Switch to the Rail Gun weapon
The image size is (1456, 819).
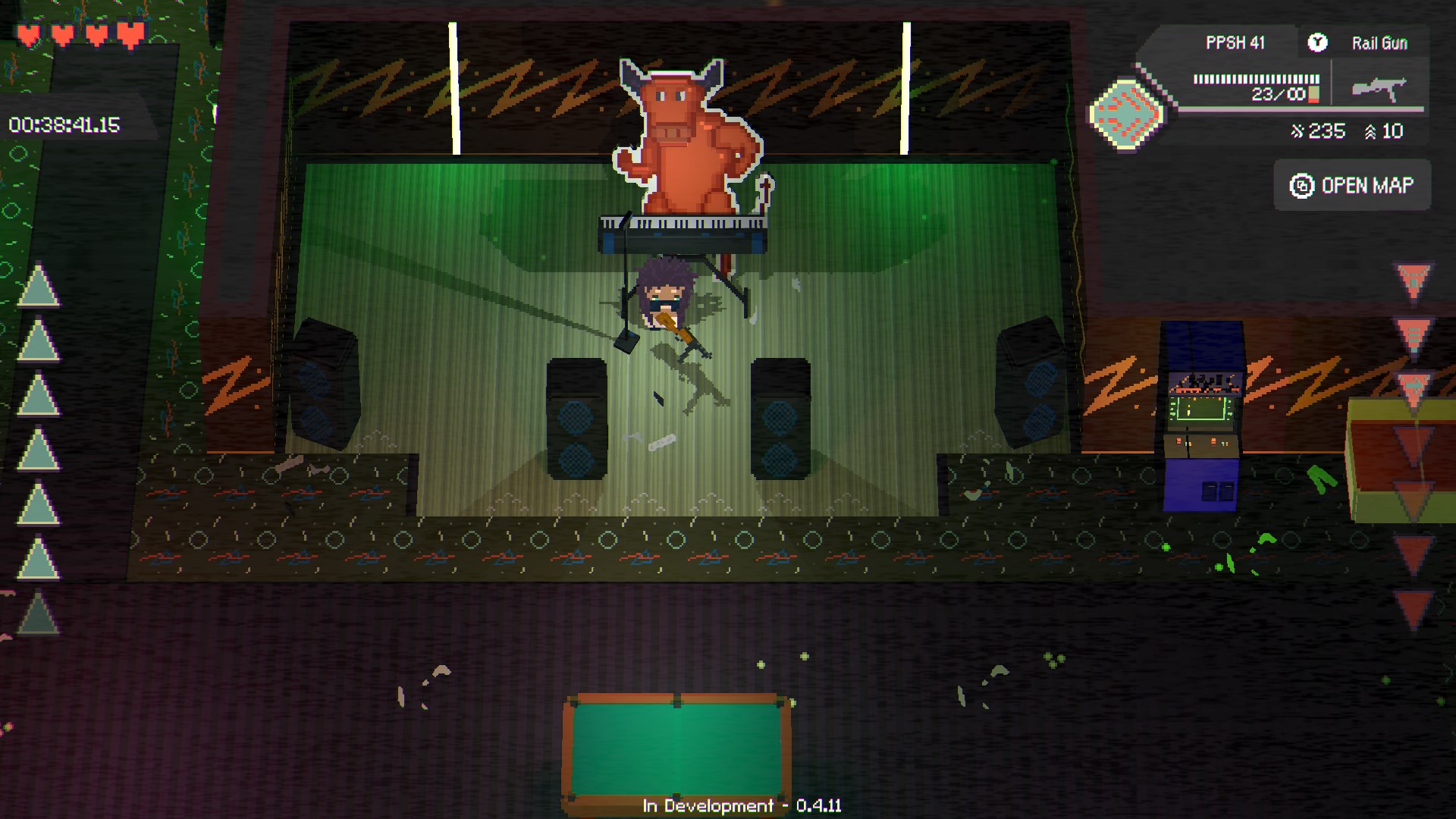coord(1379,43)
